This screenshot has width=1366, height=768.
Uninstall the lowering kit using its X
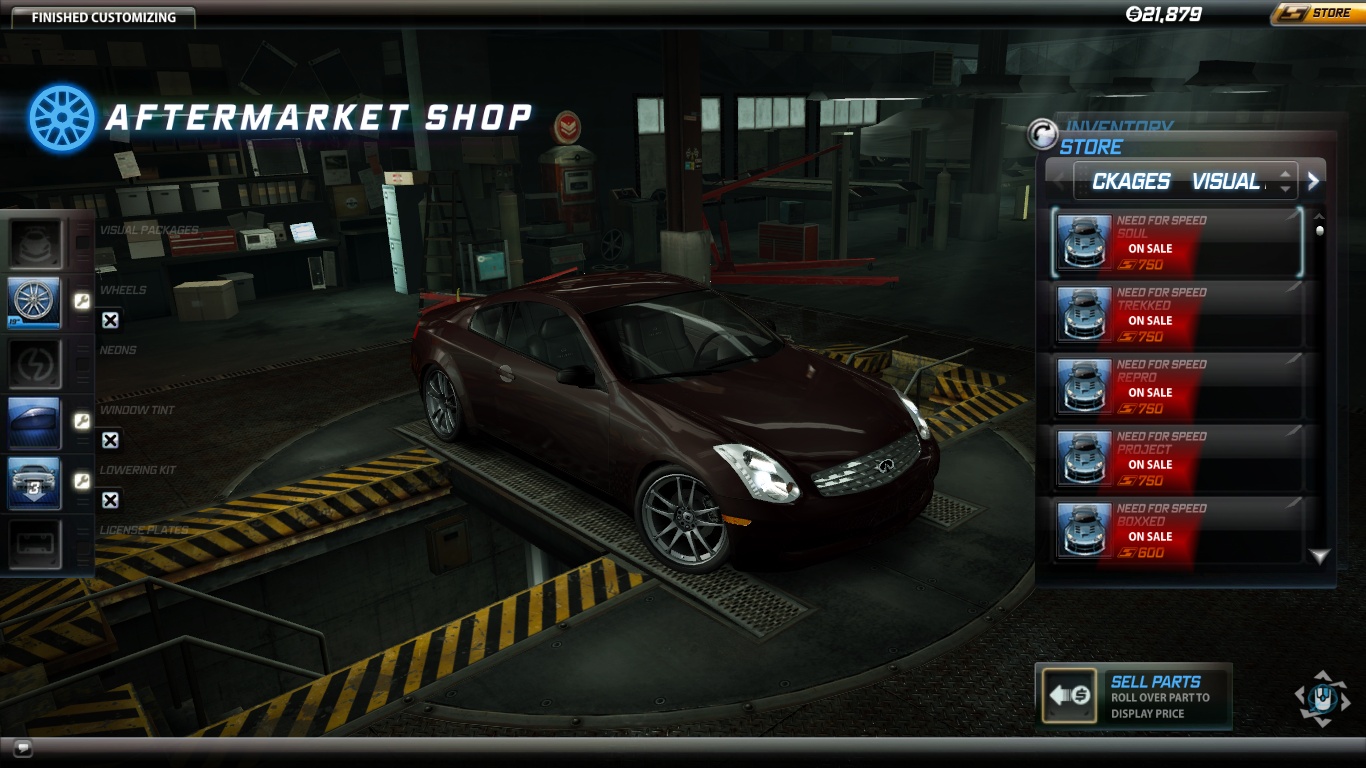pyautogui.click(x=110, y=500)
